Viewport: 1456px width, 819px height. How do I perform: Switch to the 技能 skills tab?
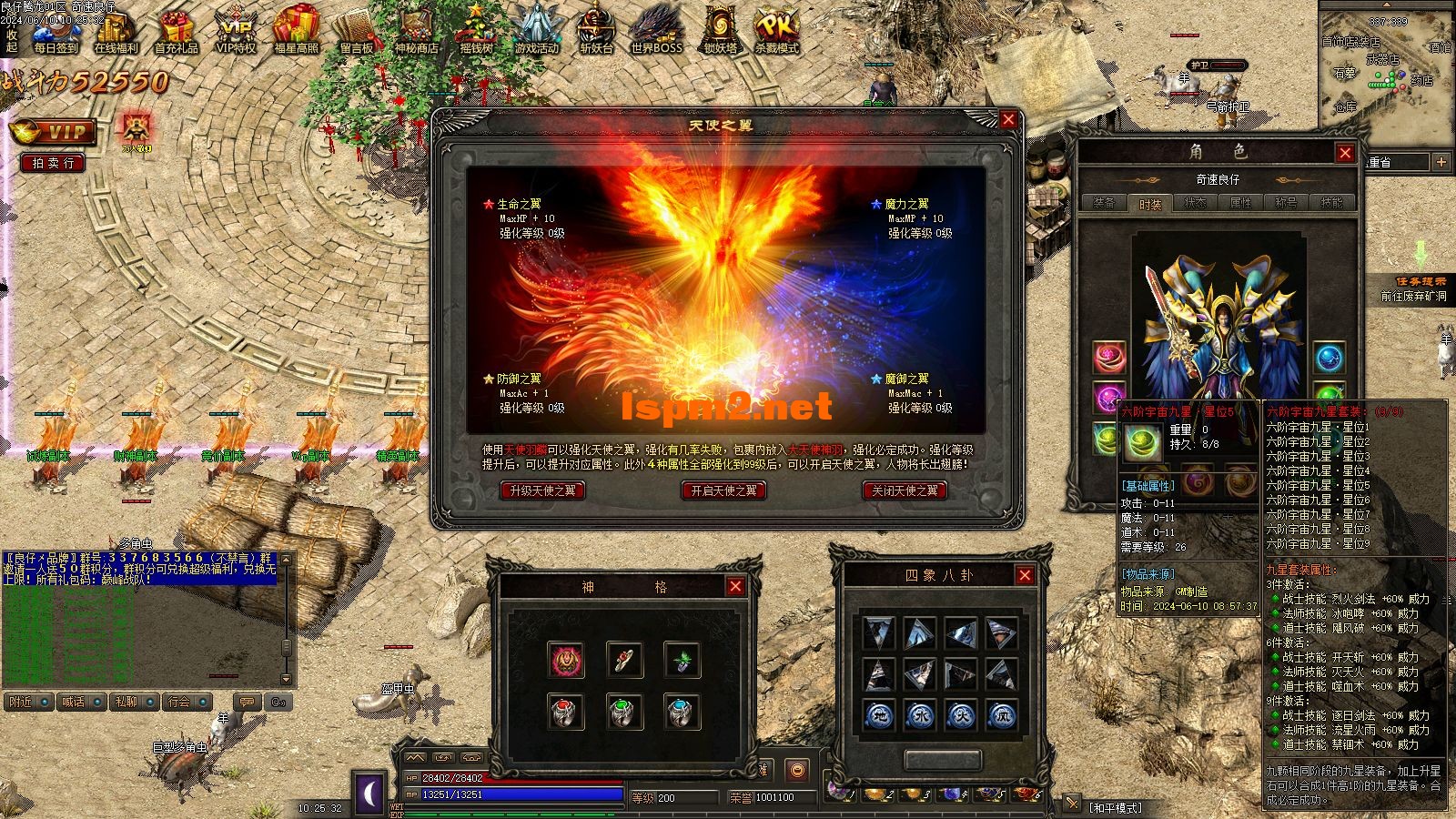[1331, 203]
